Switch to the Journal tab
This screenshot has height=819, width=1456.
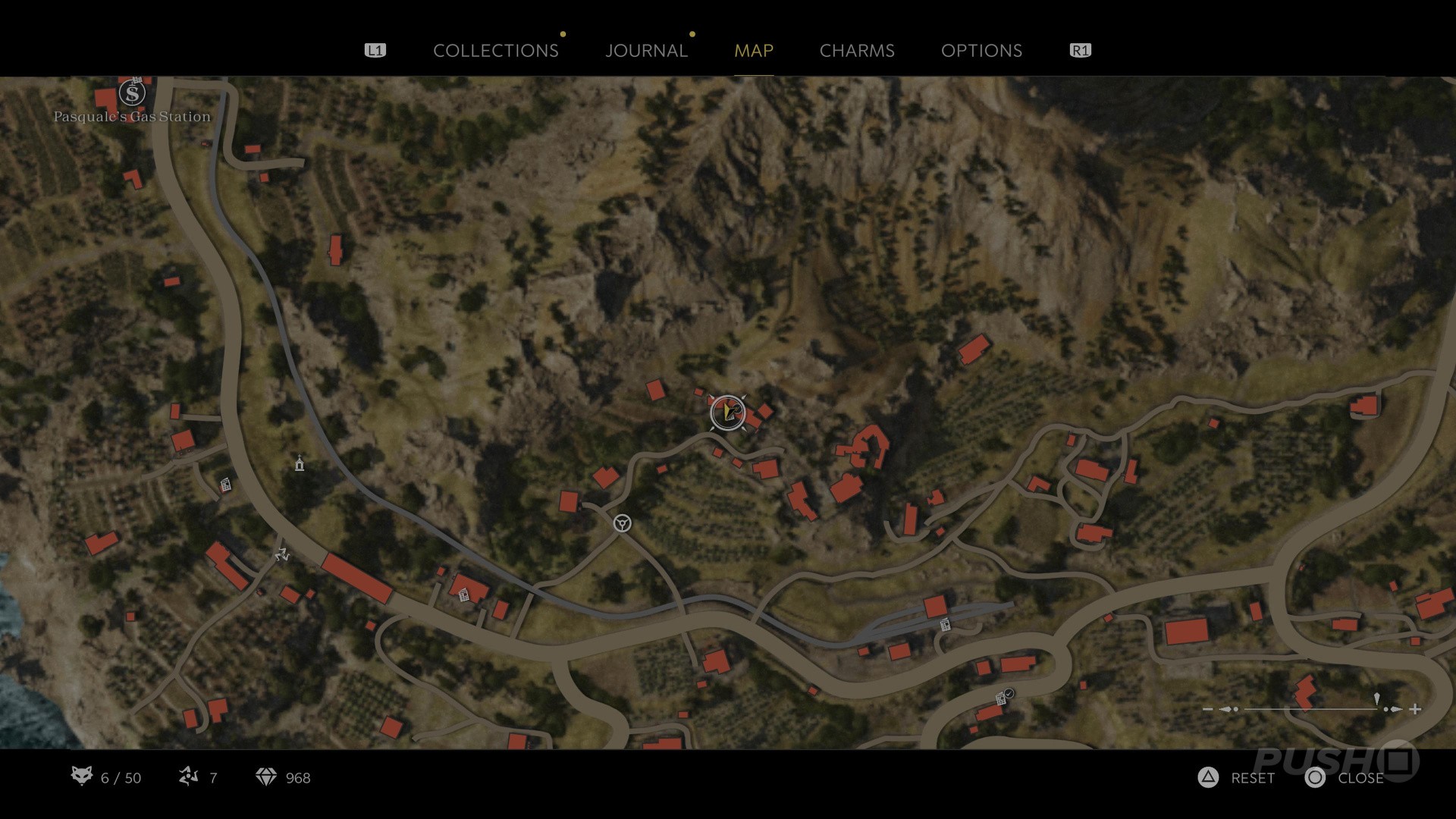646,51
